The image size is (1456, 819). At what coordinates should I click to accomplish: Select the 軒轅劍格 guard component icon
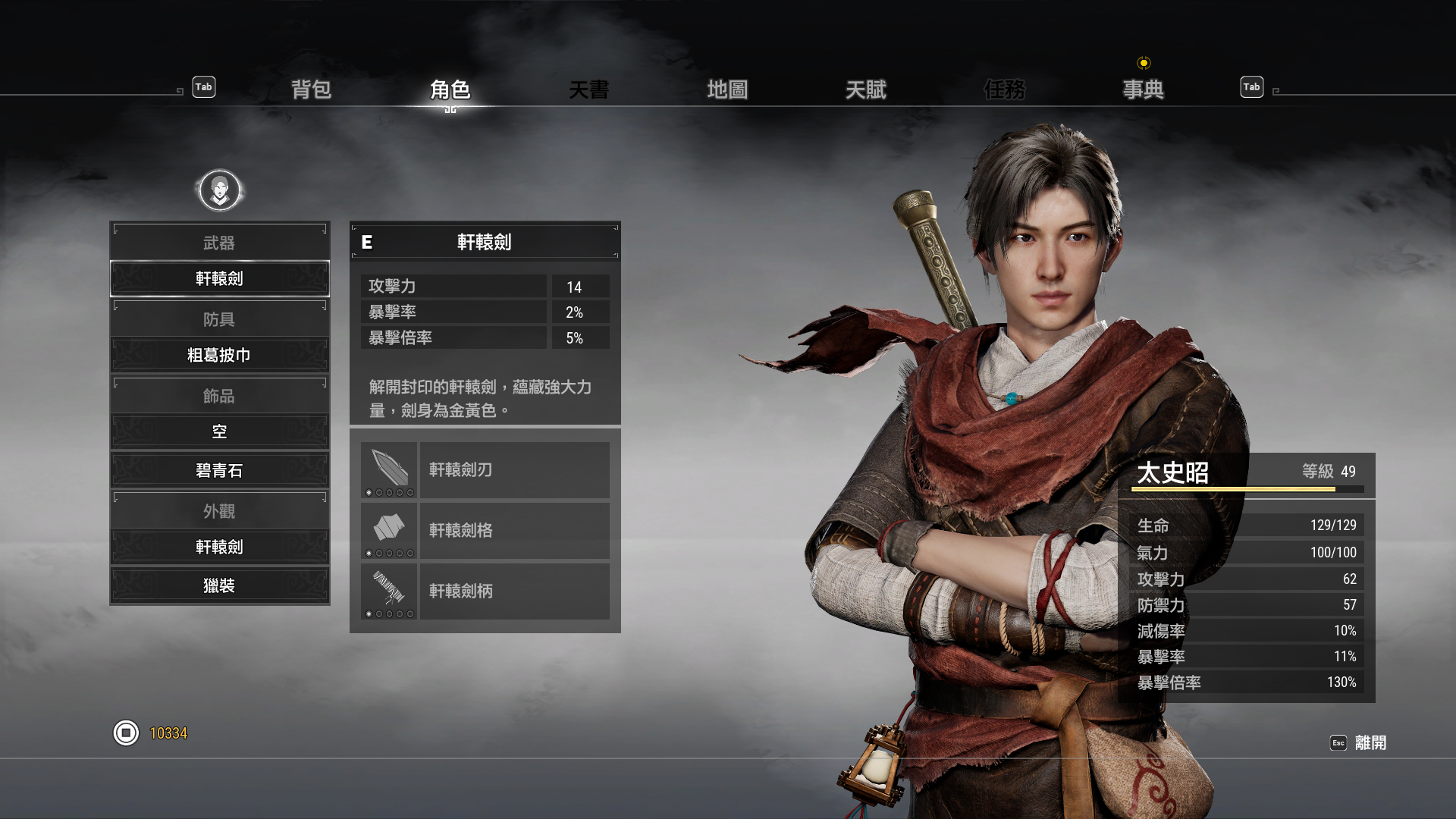pos(389,526)
